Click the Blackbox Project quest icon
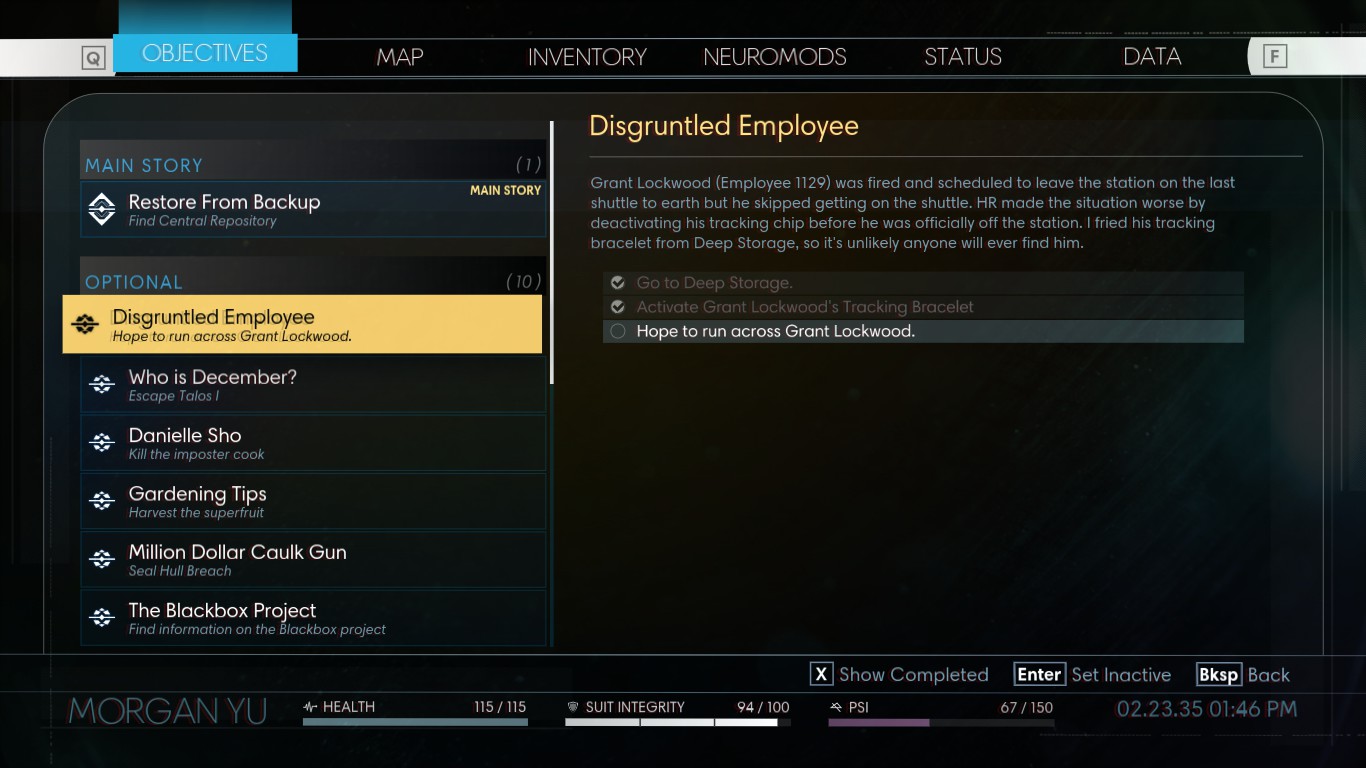Viewport: 1366px width, 768px height. (x=101, y=616)
